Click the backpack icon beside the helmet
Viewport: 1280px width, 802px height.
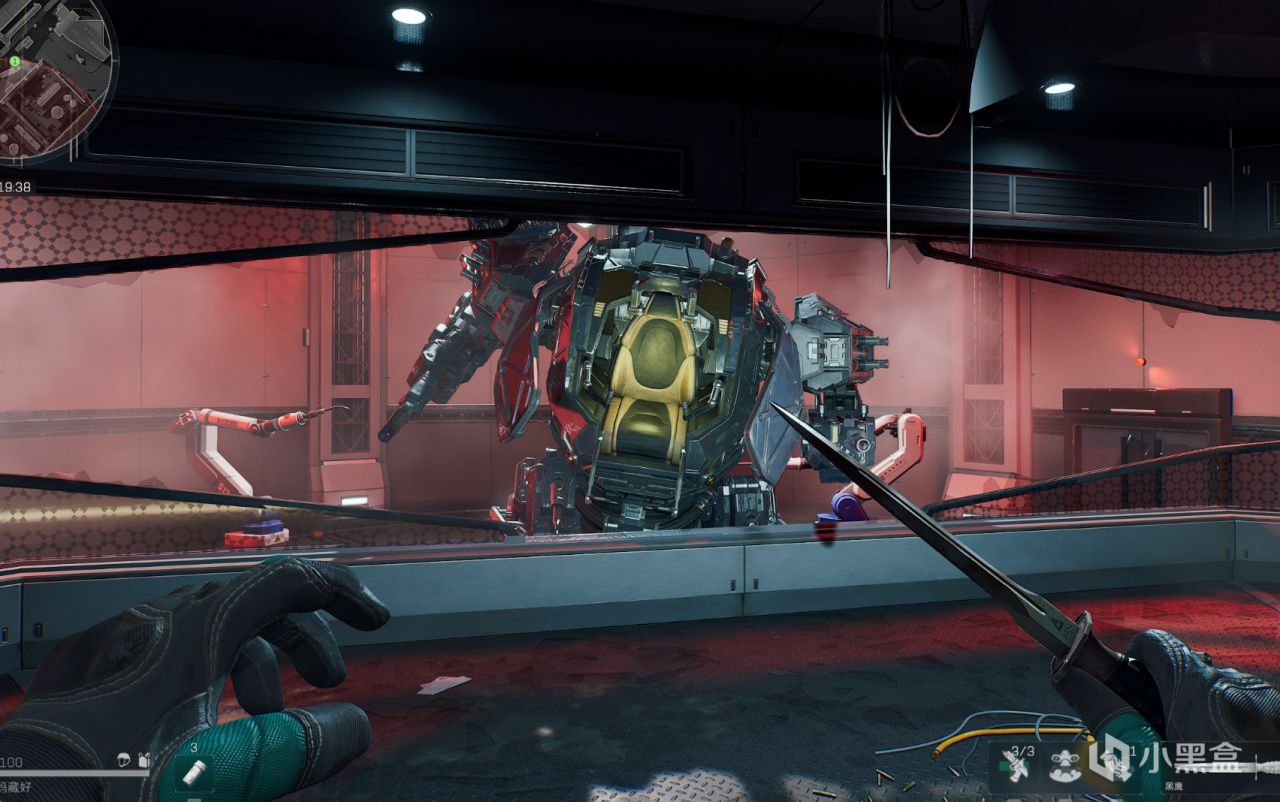[144, 761]
